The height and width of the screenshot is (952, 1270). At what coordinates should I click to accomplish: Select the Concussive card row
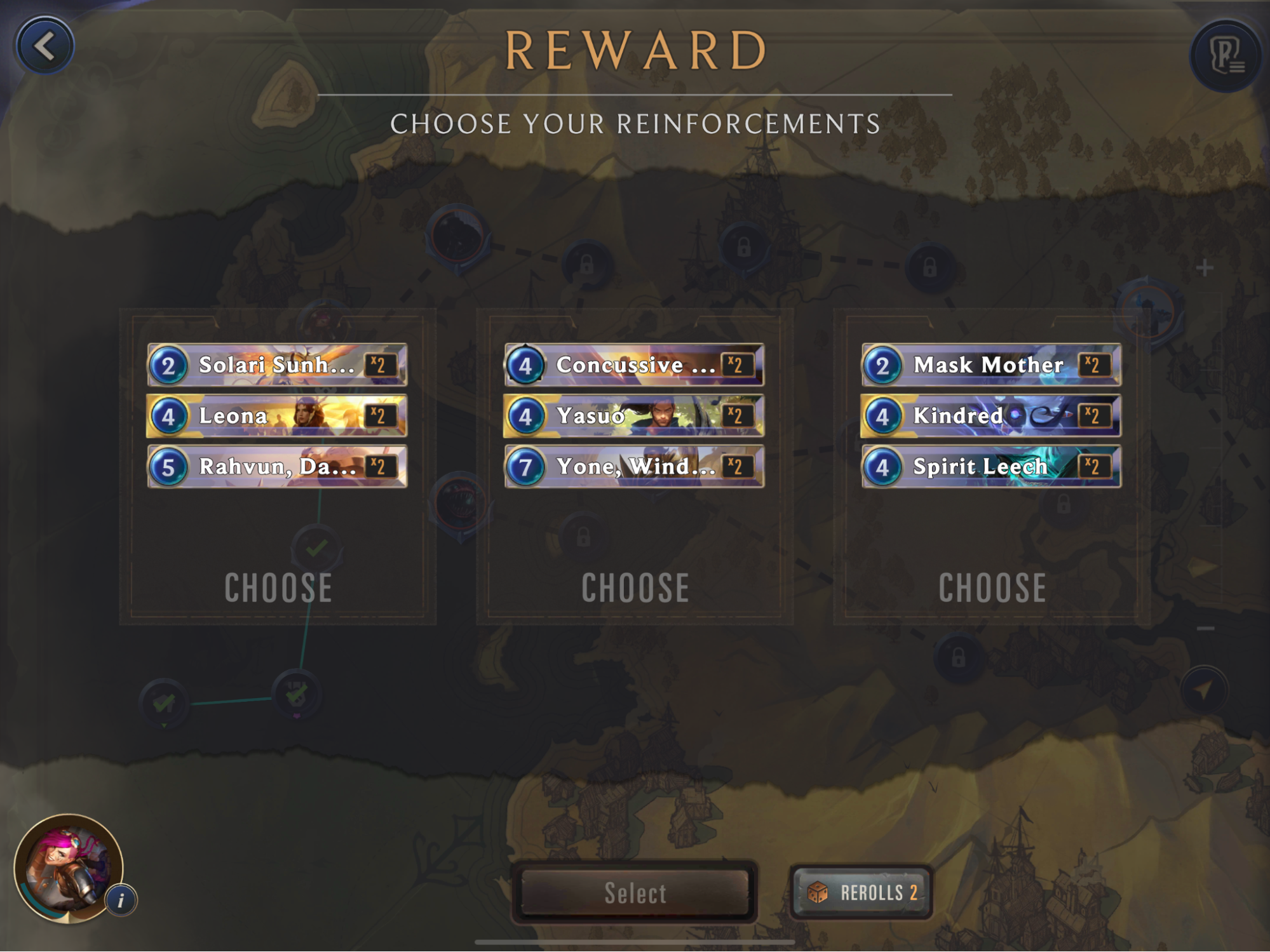coord(634,365)
